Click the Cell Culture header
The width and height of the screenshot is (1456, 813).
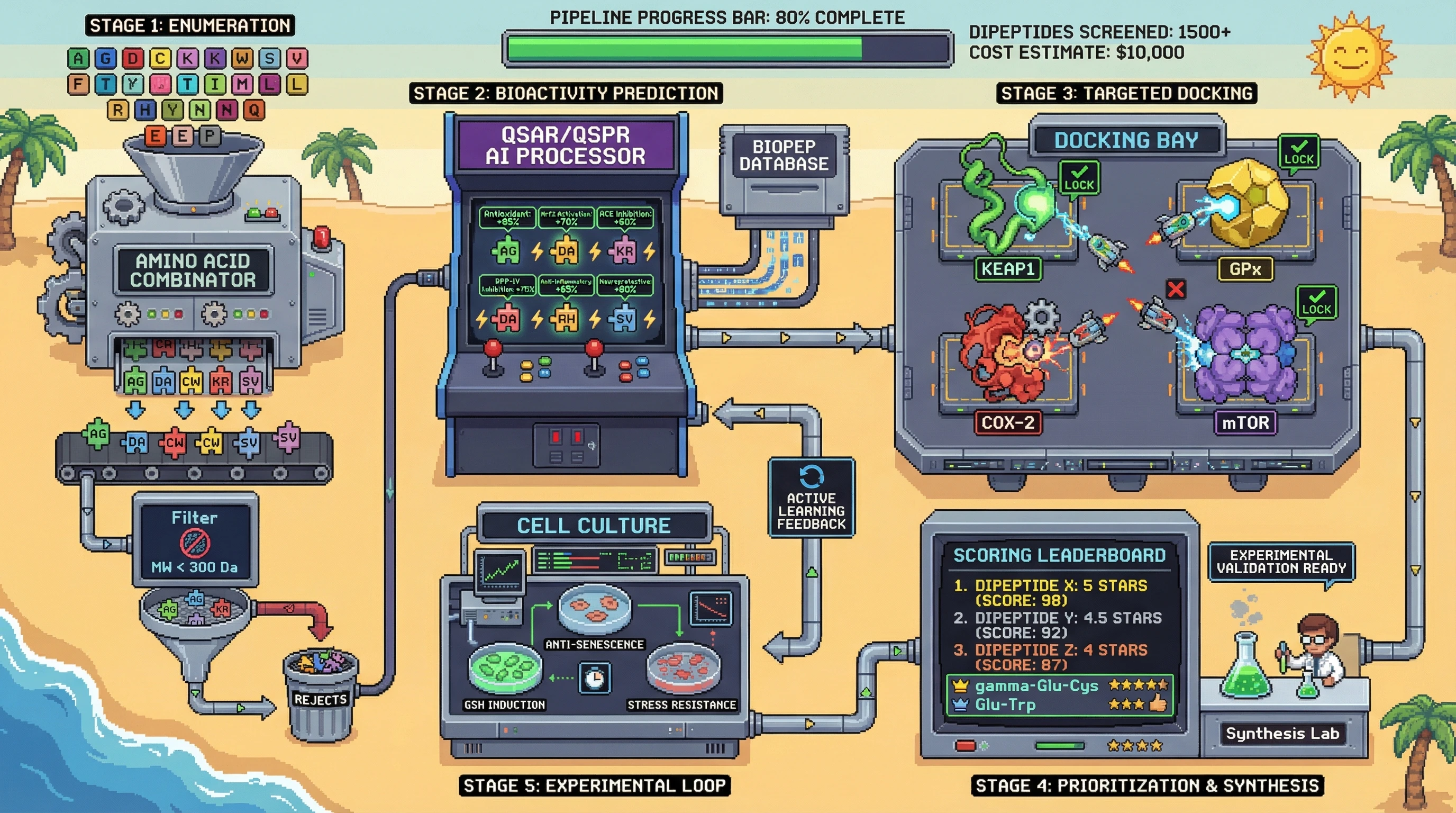[x=594, y=526]
